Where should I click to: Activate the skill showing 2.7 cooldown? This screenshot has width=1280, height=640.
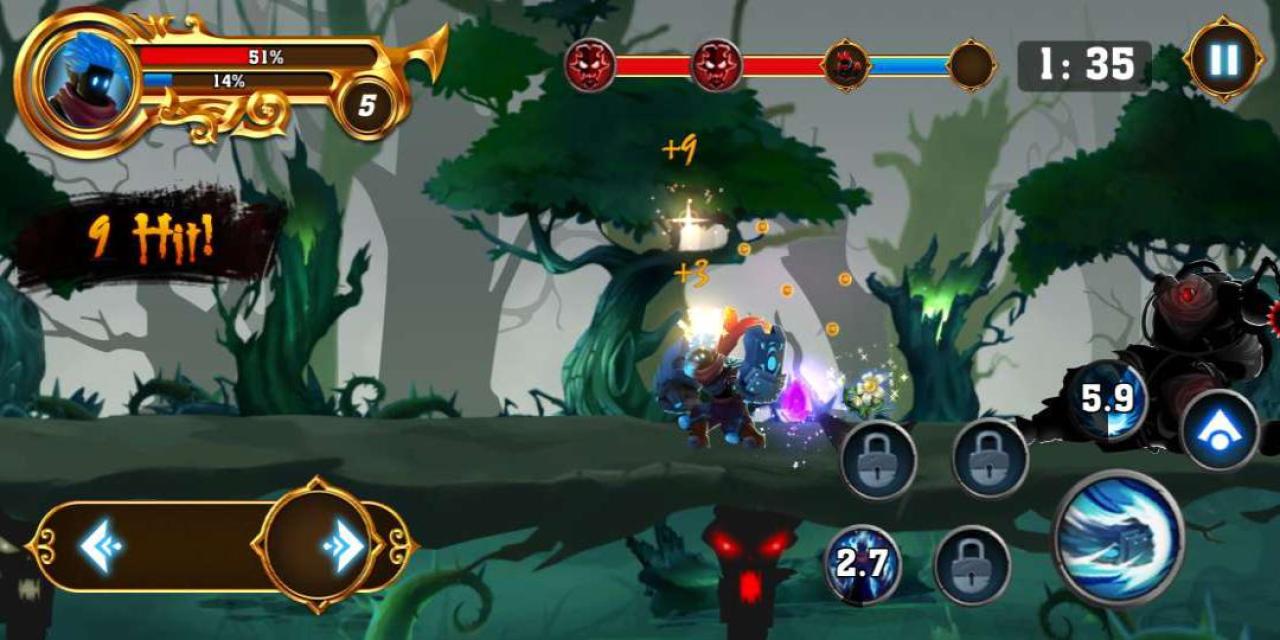click(862, 564)
